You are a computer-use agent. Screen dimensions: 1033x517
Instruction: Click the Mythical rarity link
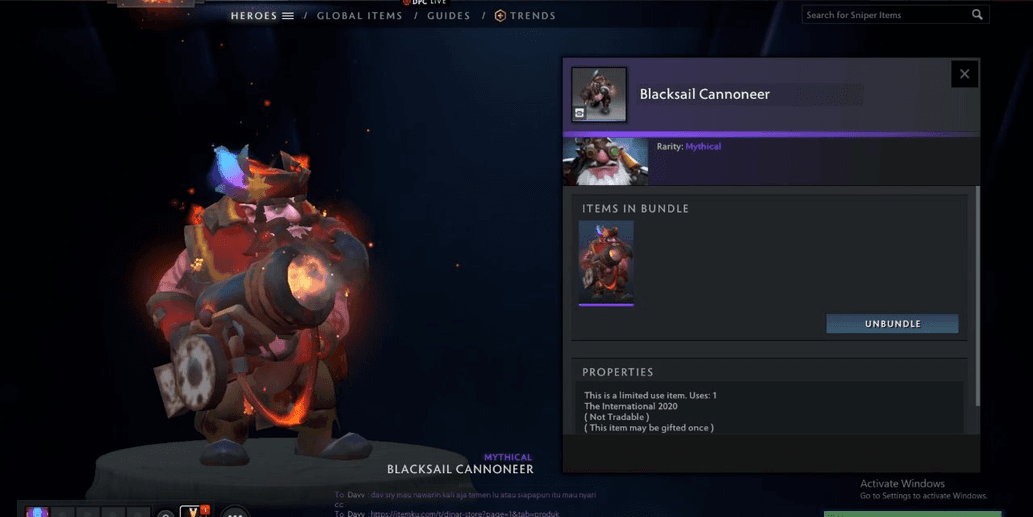point(703,147)
